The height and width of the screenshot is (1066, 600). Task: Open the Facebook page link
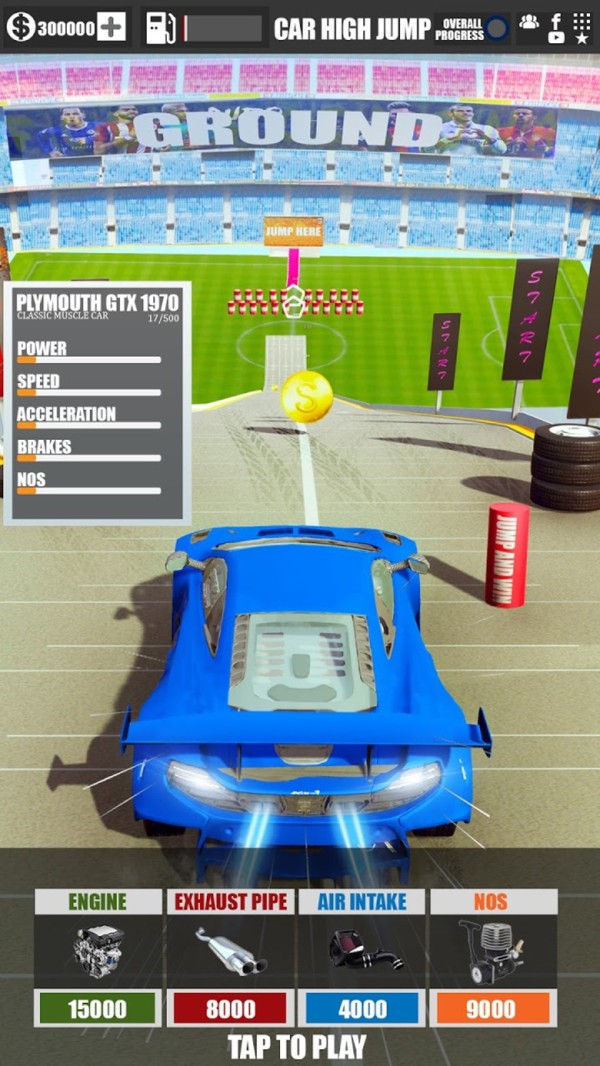556,19
